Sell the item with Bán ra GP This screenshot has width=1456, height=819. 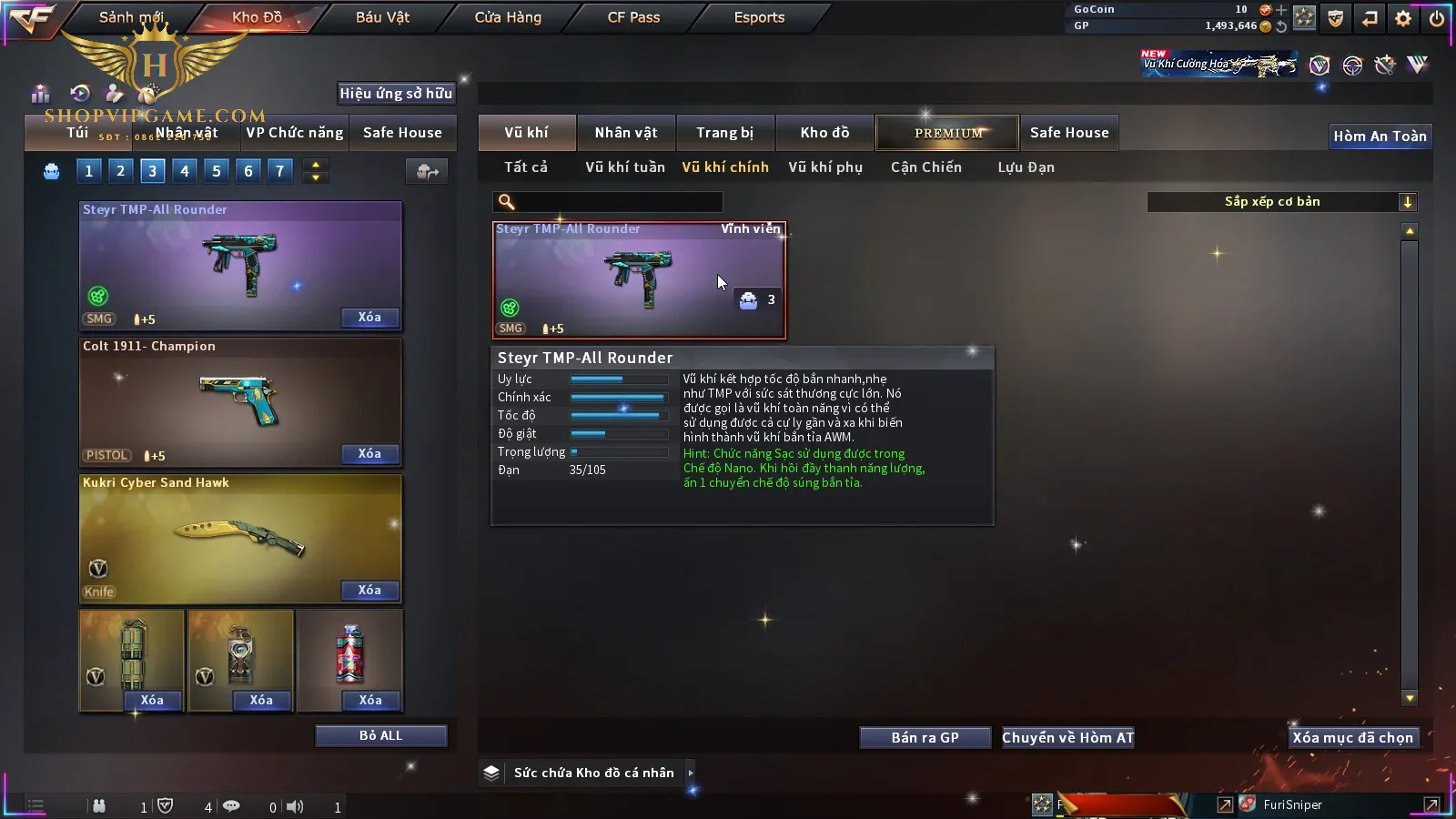[x=925, y=738]
